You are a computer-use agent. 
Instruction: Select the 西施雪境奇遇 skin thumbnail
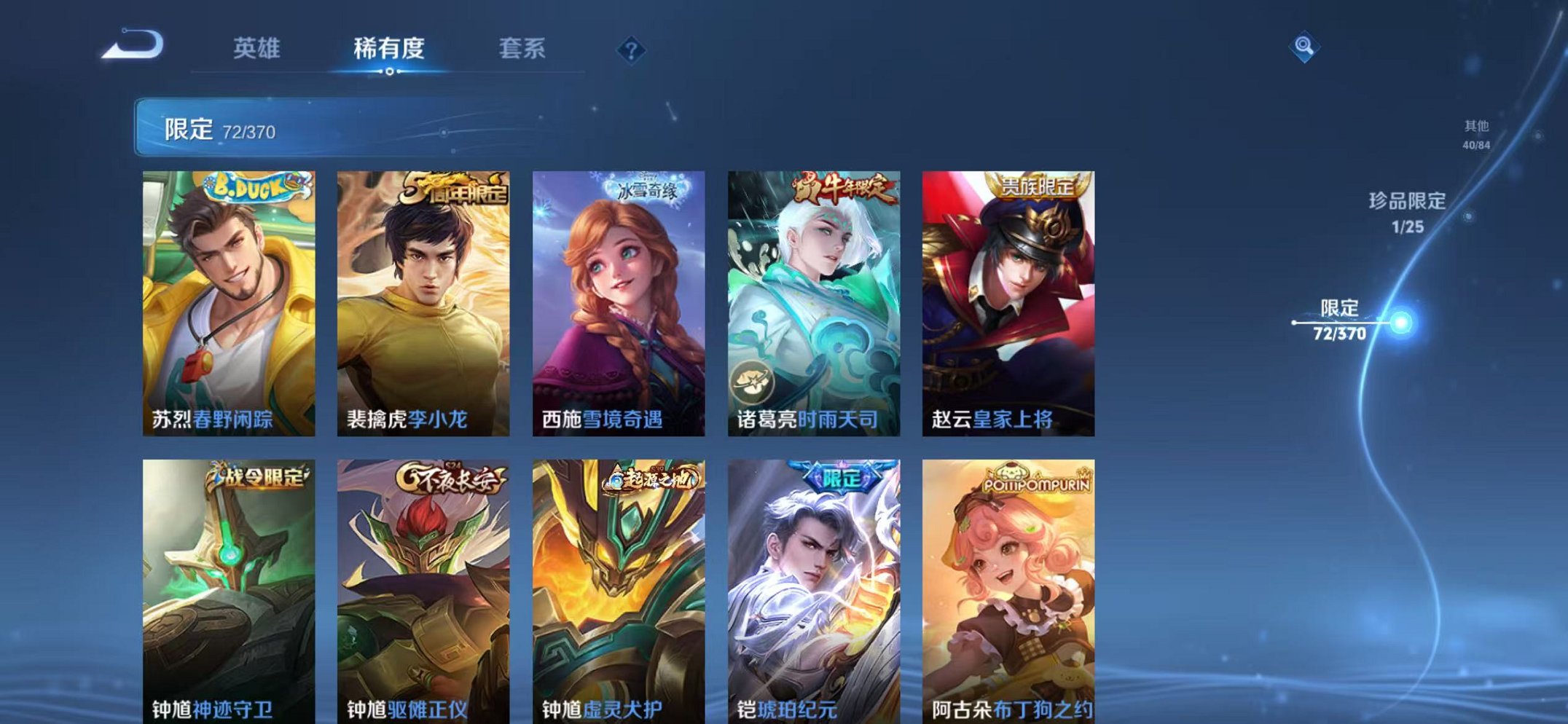(x=618, y=299)
